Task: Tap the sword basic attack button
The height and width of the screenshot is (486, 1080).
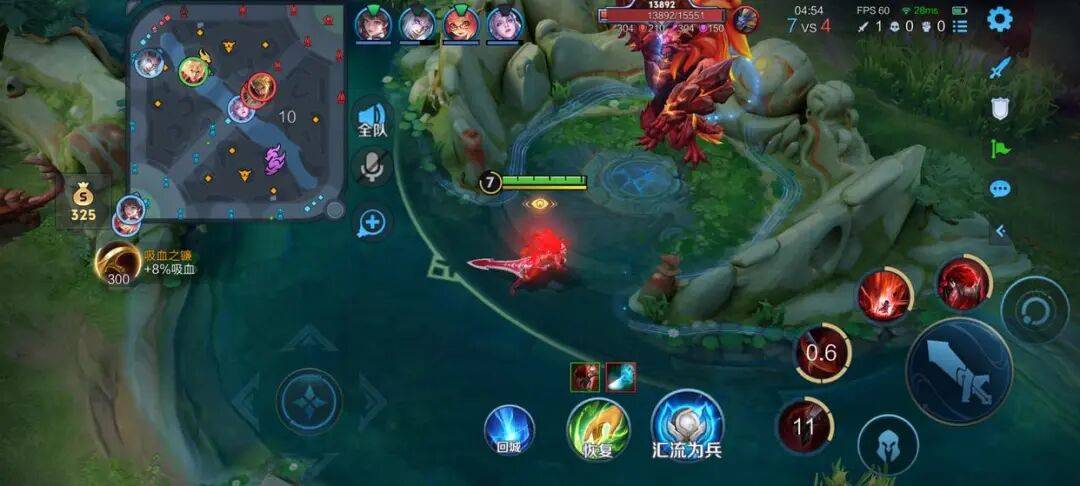Action: [x=959, y=371]
